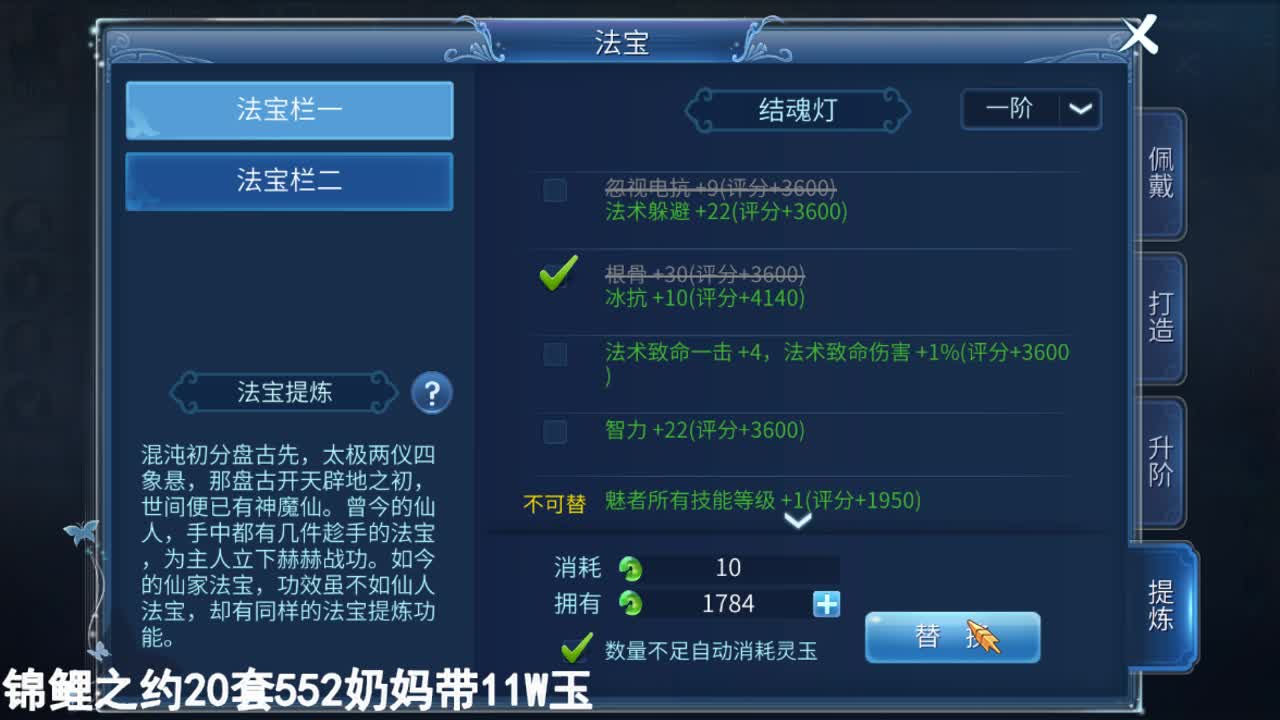Enable 数量不足自动消耗灵玉 option
1280x720 pixels.
point(576,650)
